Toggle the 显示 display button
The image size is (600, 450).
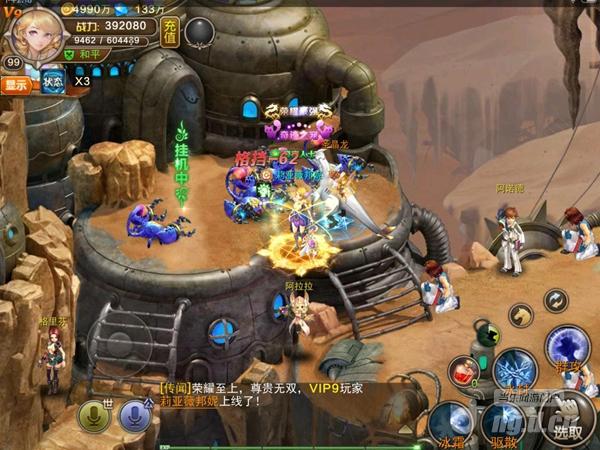pyautogui.click(x=17, y=85)
